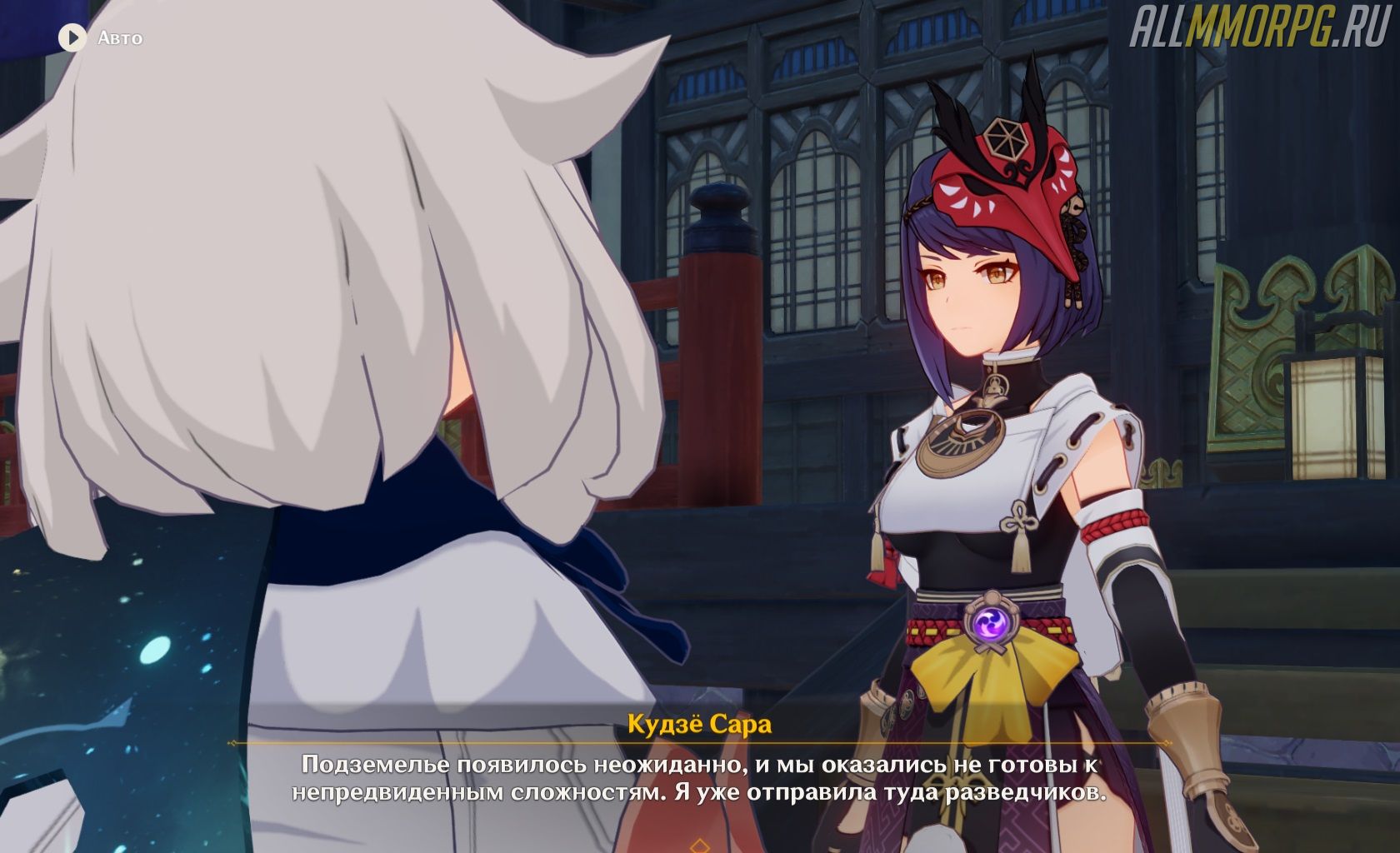
Task: Toggle the Авто auto-play dialogue button
Action: coord(73,37)
